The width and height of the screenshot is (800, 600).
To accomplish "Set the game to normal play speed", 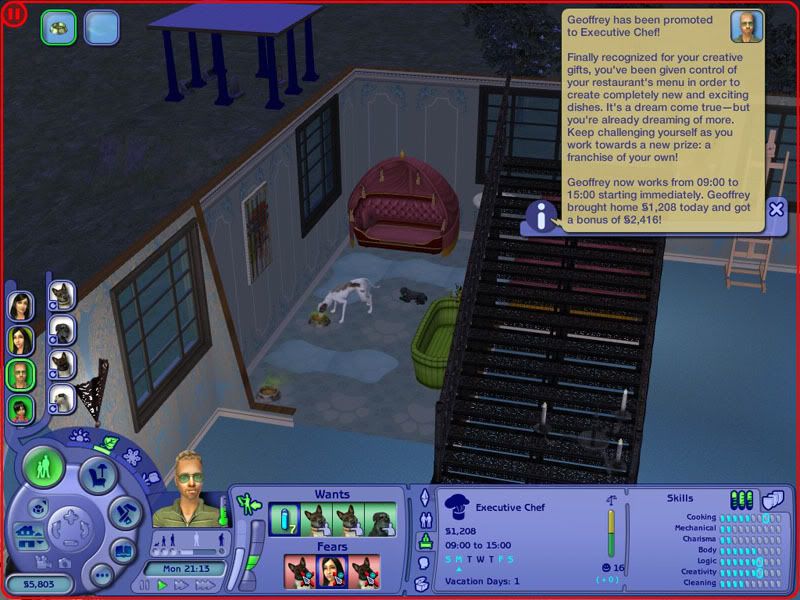I will [160, 585].
